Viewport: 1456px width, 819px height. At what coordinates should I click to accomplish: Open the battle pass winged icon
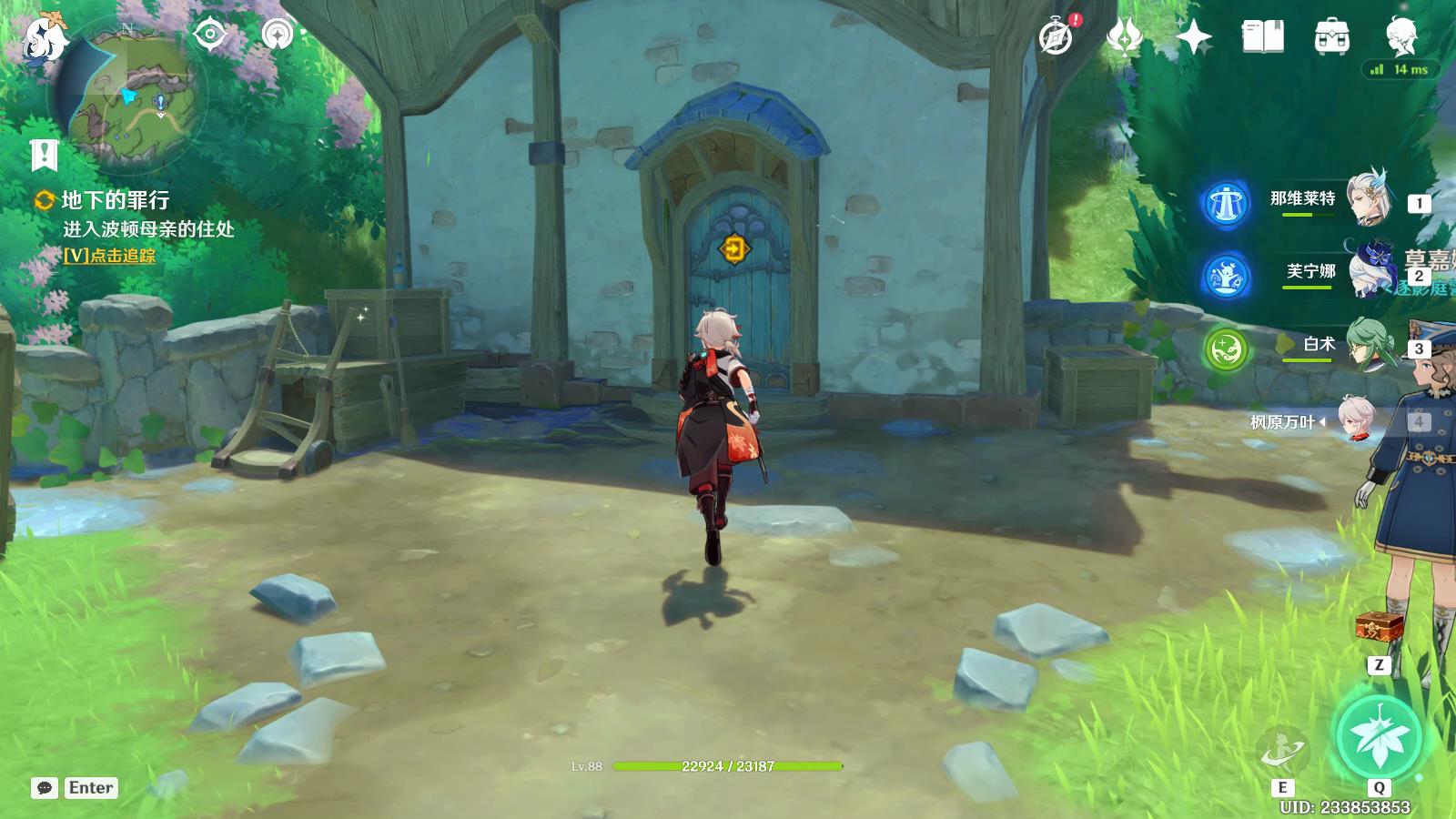tap(1125, 37)
